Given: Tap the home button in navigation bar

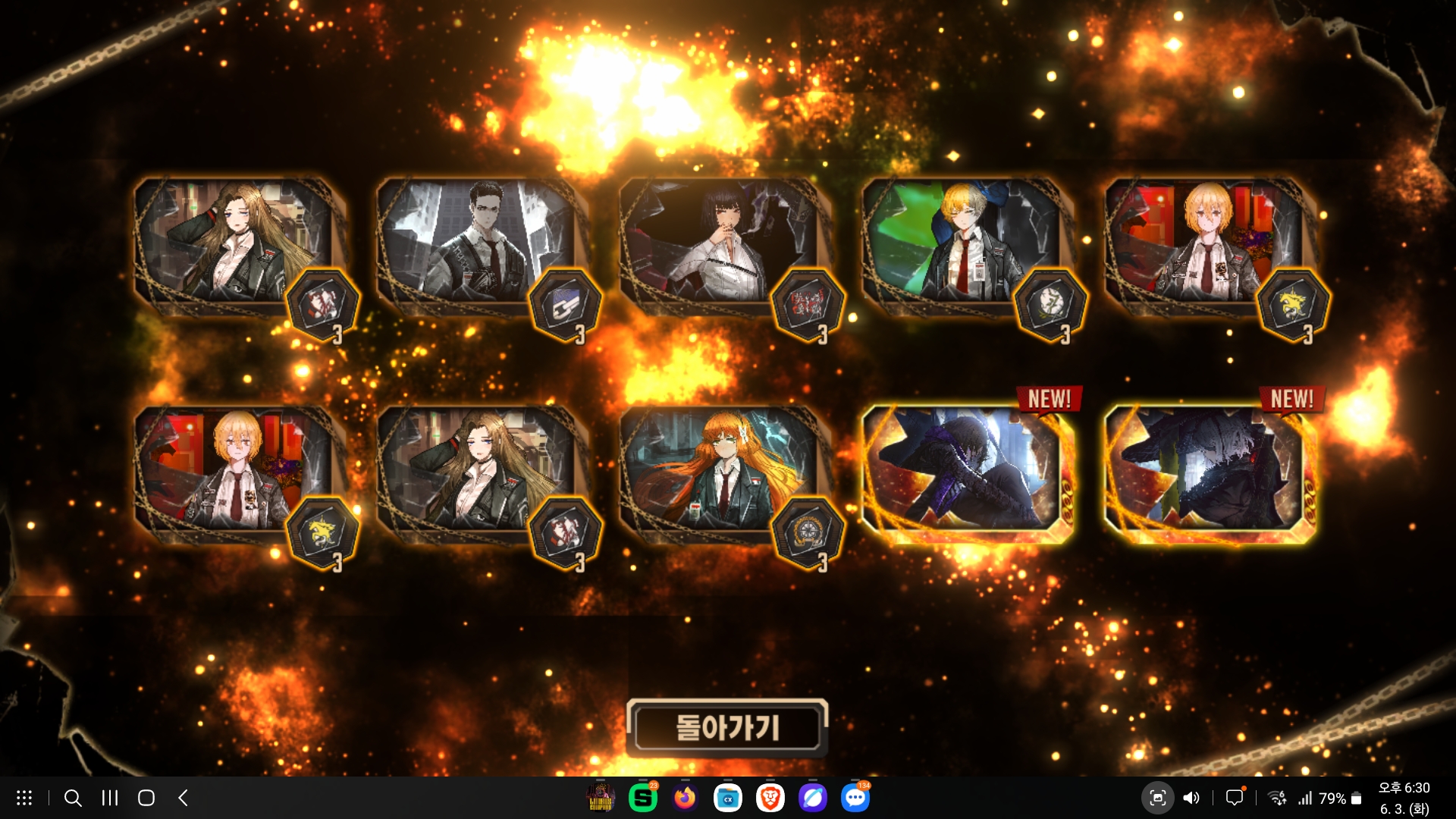Looking at the screenshot, I should 146,798.
